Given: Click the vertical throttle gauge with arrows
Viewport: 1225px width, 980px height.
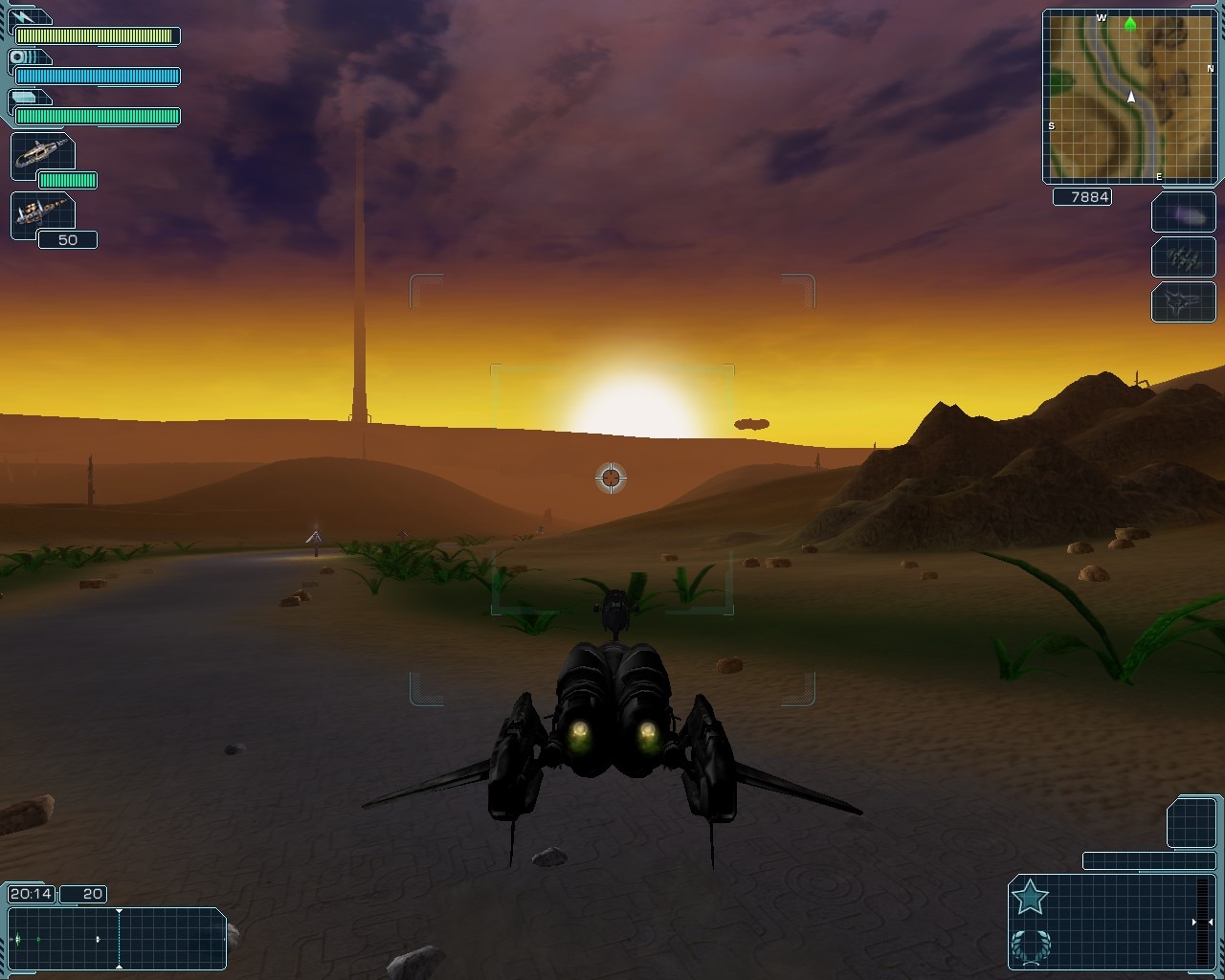Looking at the screenshot, I should coord(1202,922).
